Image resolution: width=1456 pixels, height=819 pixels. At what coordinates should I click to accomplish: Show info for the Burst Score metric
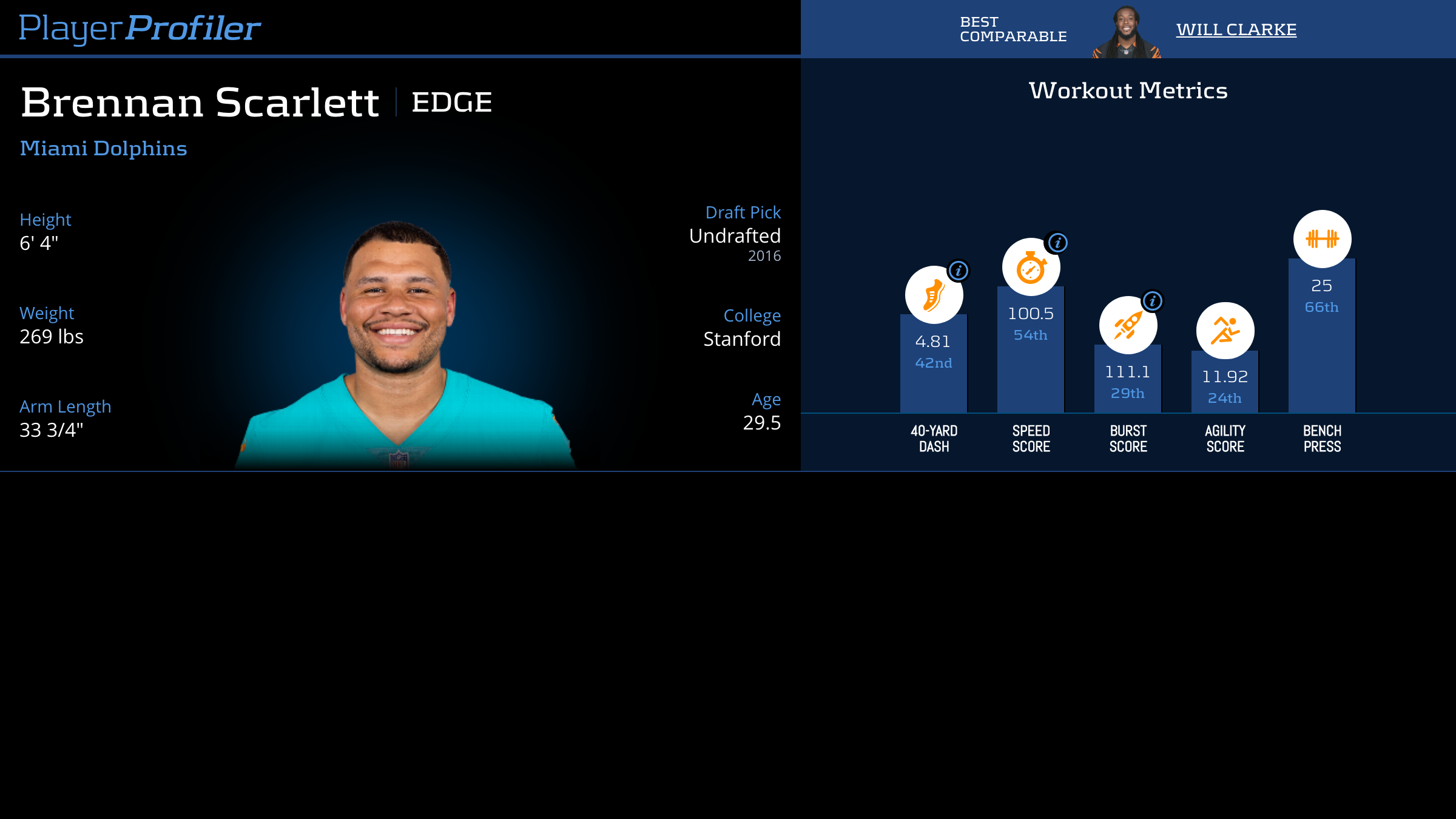click(x=1152, y=301)
